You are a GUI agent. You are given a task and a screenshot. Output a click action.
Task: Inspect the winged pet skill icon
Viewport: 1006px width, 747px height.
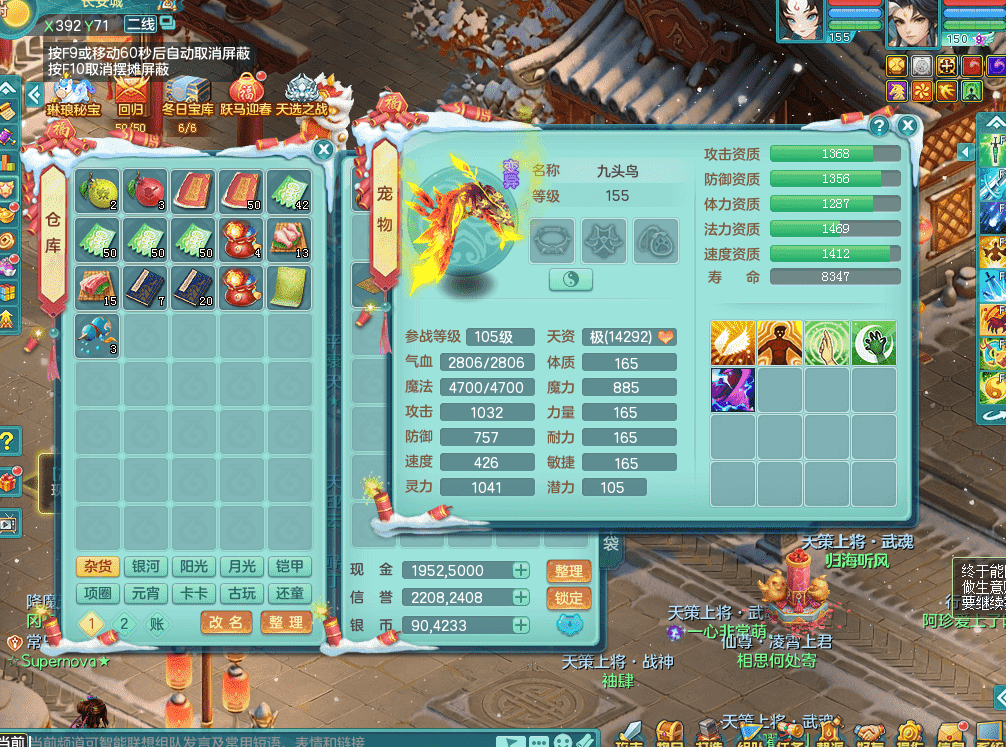pyautogui.click(x=732, y=343)
